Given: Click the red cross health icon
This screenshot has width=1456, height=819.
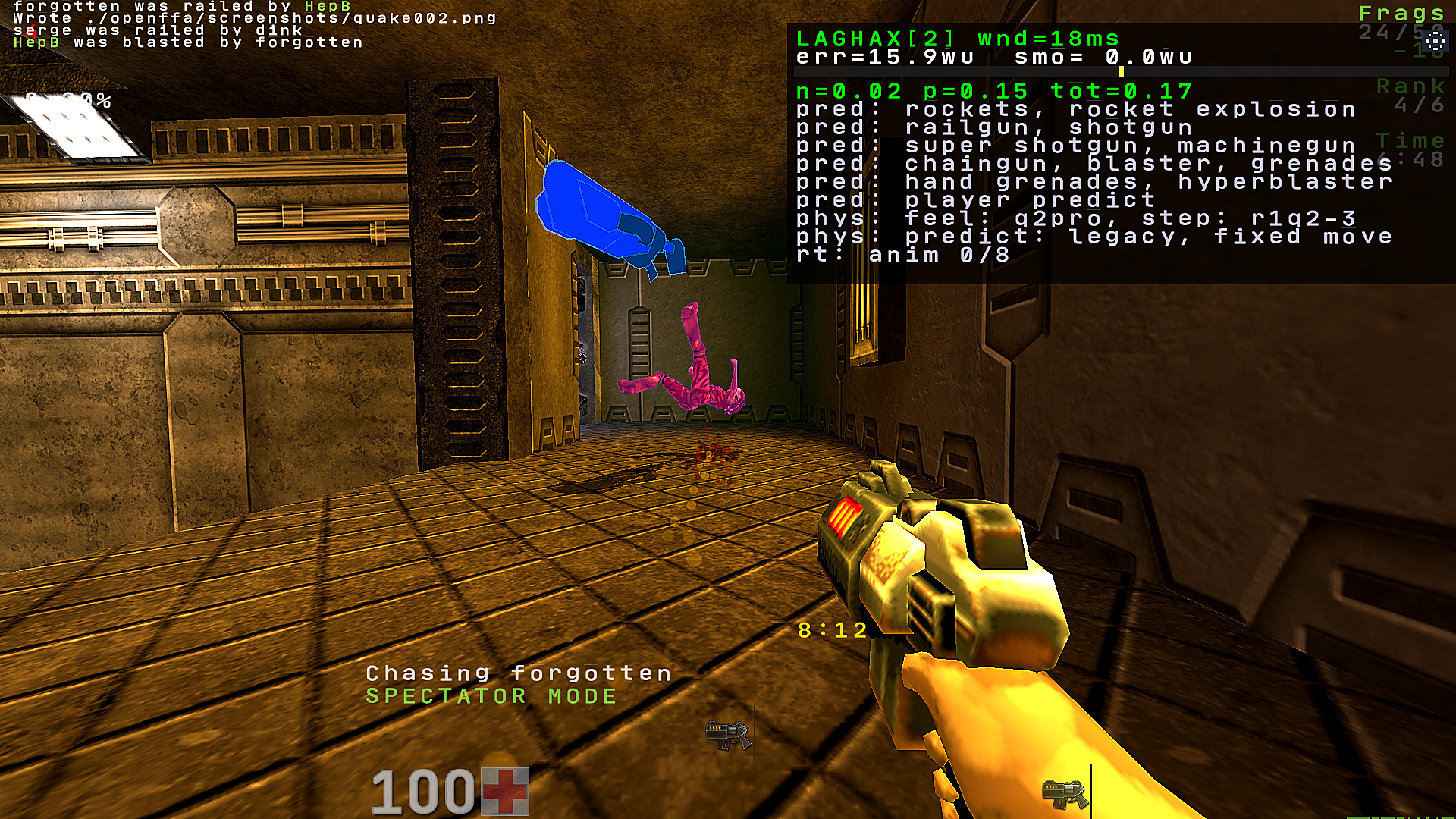Looking at the screenshot, I should point(505,791).
